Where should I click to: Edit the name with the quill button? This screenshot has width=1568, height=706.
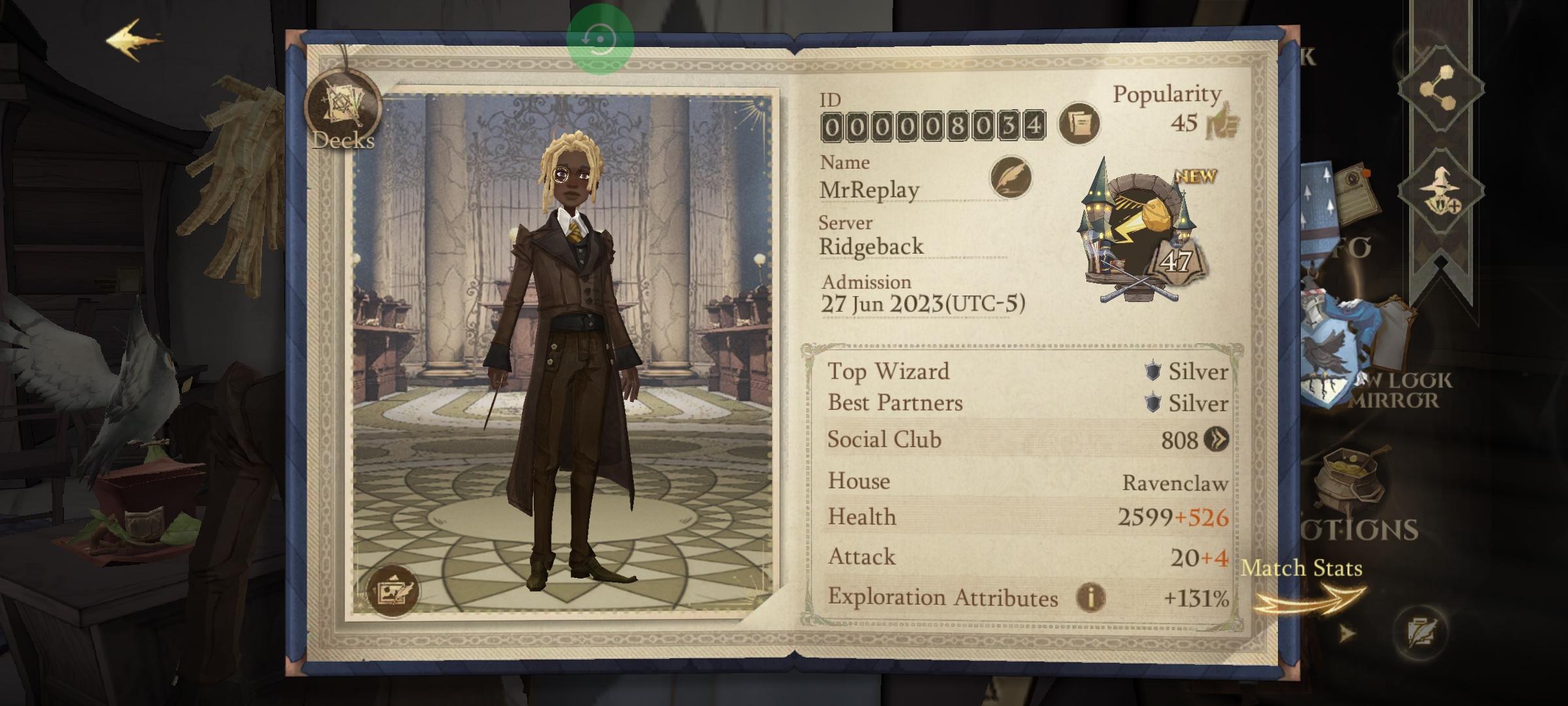click(1011, 177)
